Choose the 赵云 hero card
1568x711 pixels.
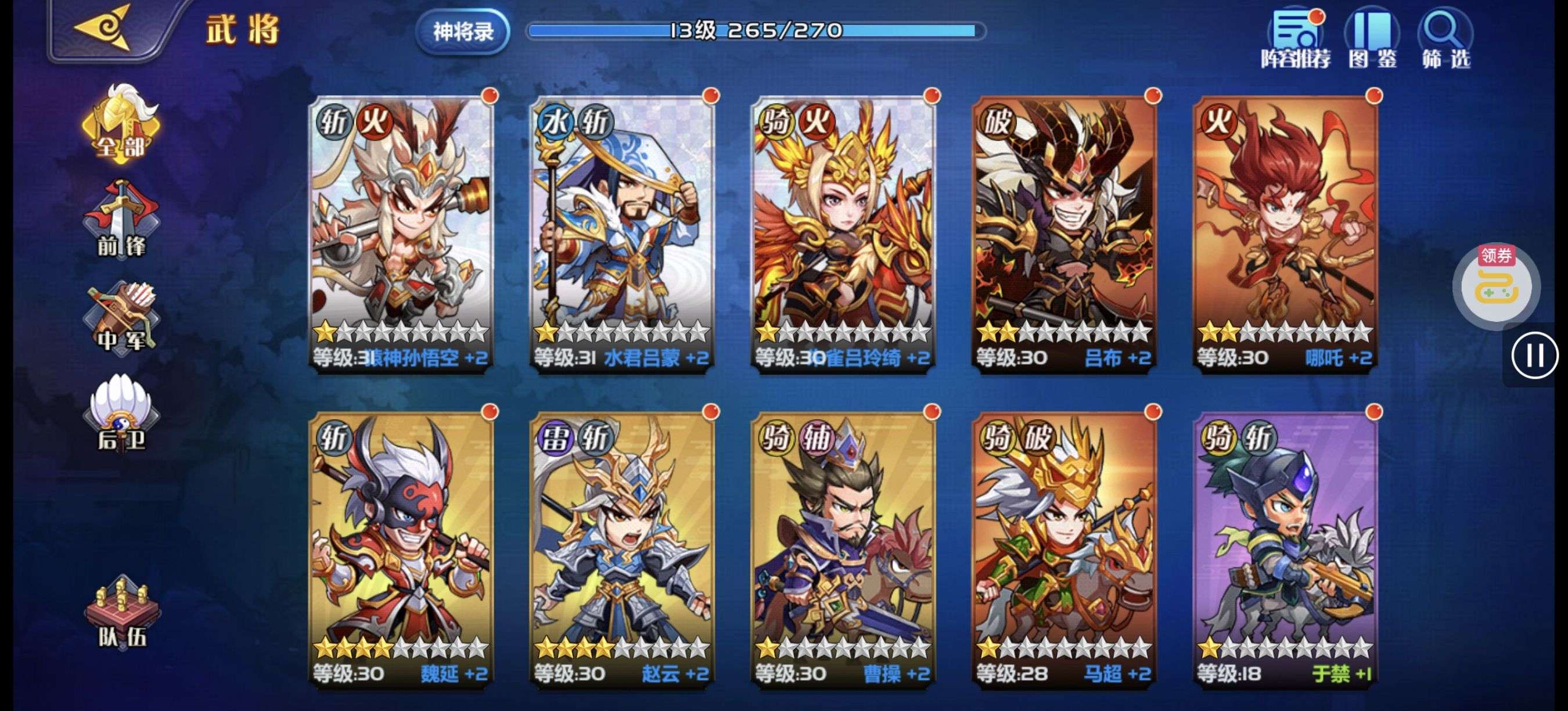pos(622,548)
